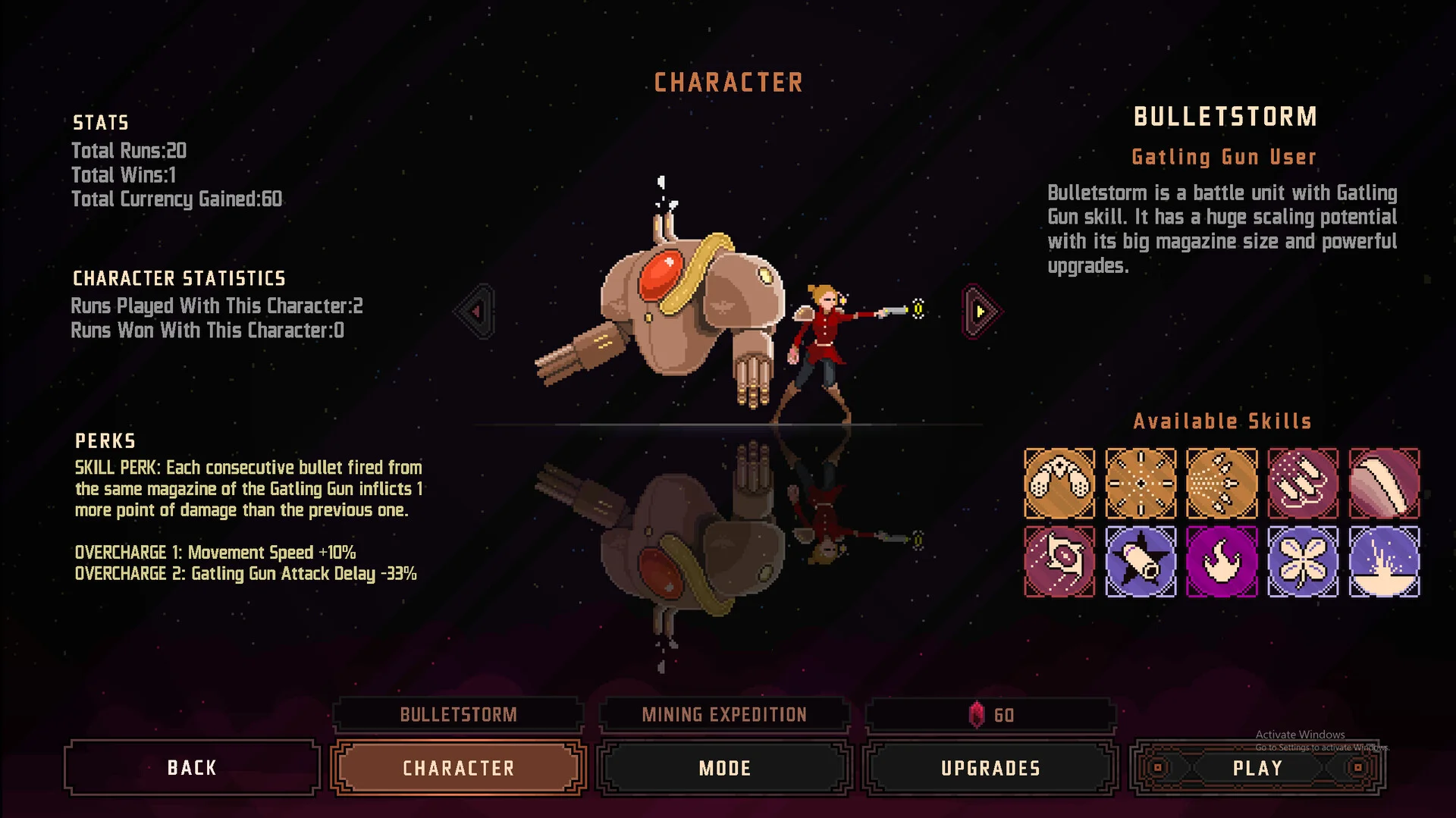Image resolution: width=1456 pixels, height=818 pixels.
Task: Switch to the previous character with left arrow
Action: pyautogui.click(x=476, y=311)
